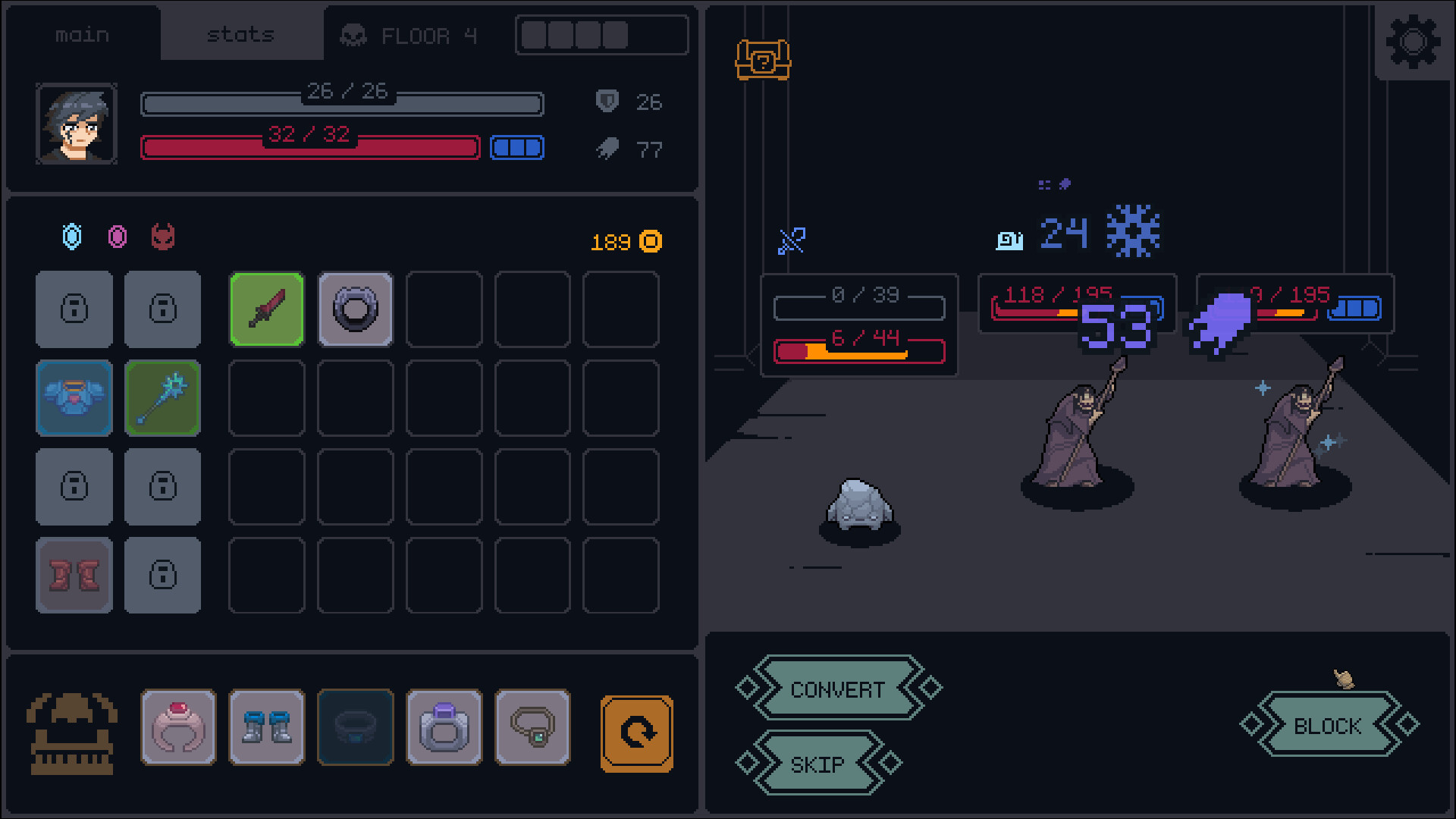The image size is (1456, 819).
Task: Toggle one of the locked inventory slots
Action: tap(74, 309)
